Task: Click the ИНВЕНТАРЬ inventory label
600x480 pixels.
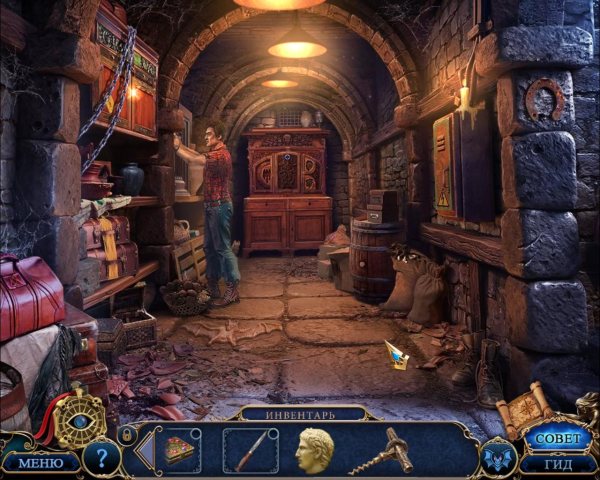Action: pos(300,413)
